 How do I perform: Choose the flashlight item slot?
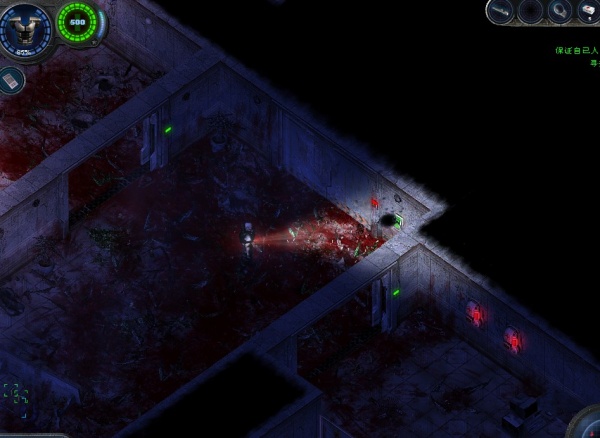pyautogui.click(x=557, y=12)
